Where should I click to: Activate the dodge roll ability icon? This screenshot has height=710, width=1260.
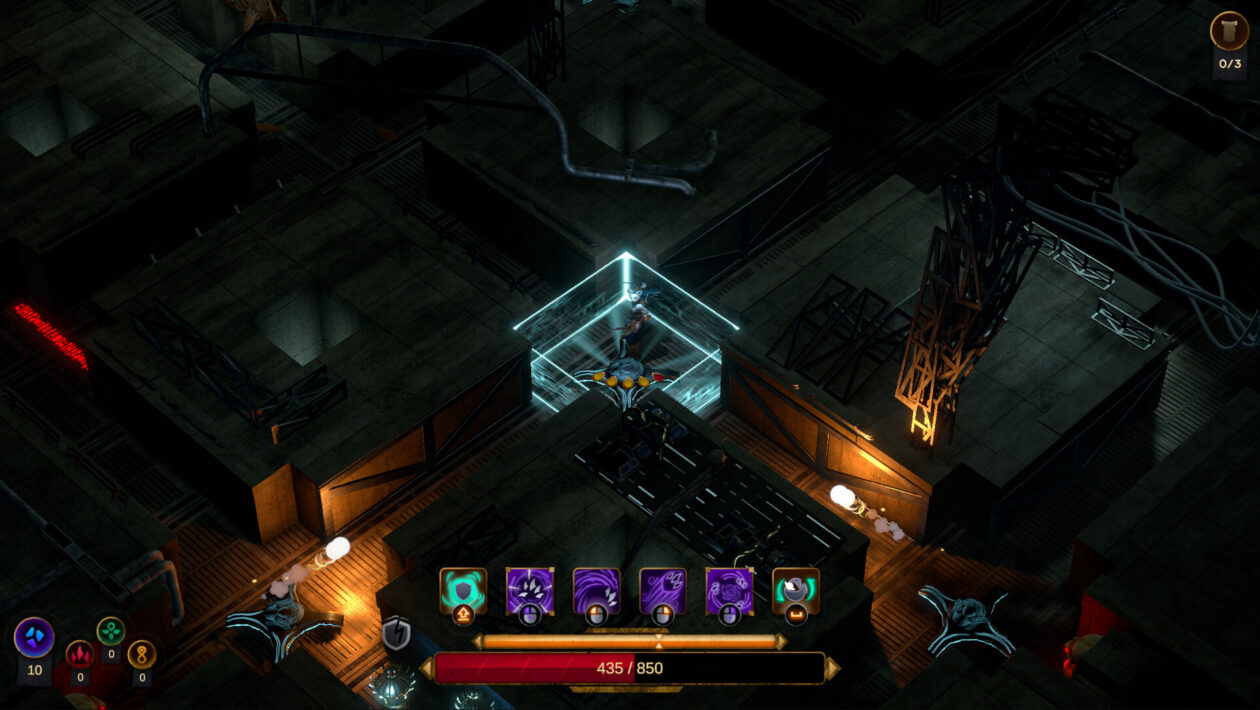[x=795, y=591]
